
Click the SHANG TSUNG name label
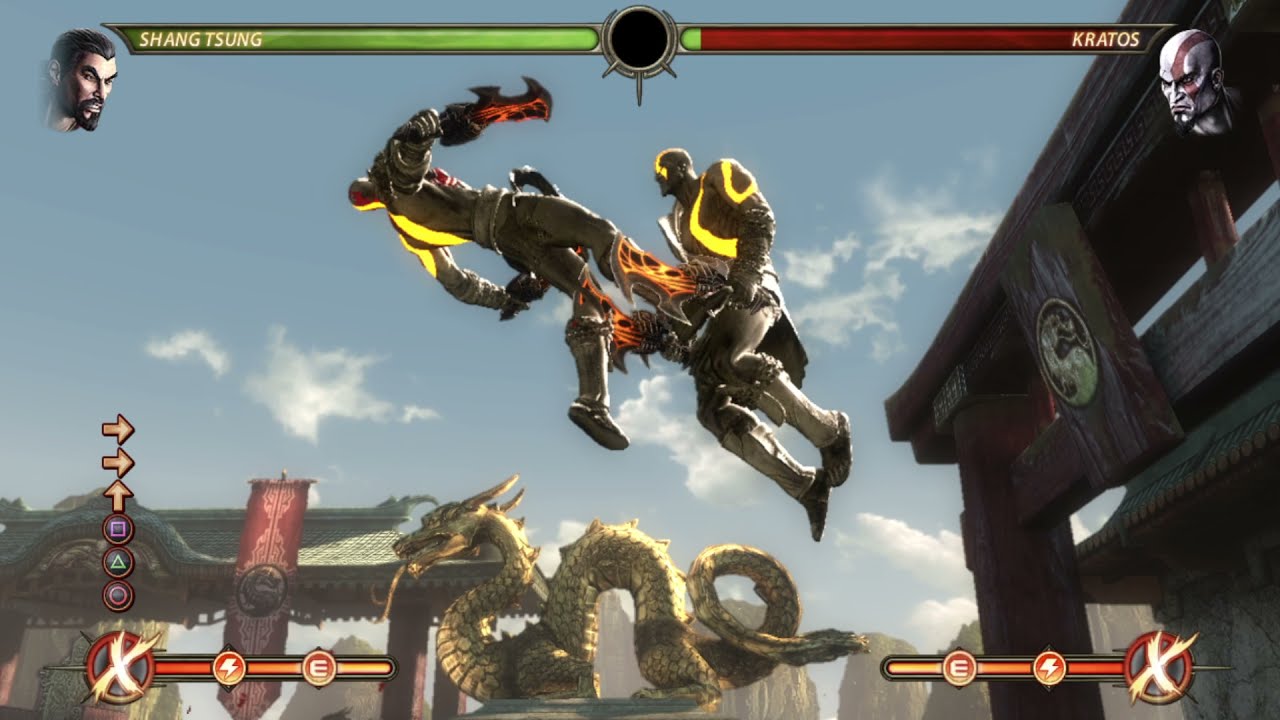coord(200,37)
